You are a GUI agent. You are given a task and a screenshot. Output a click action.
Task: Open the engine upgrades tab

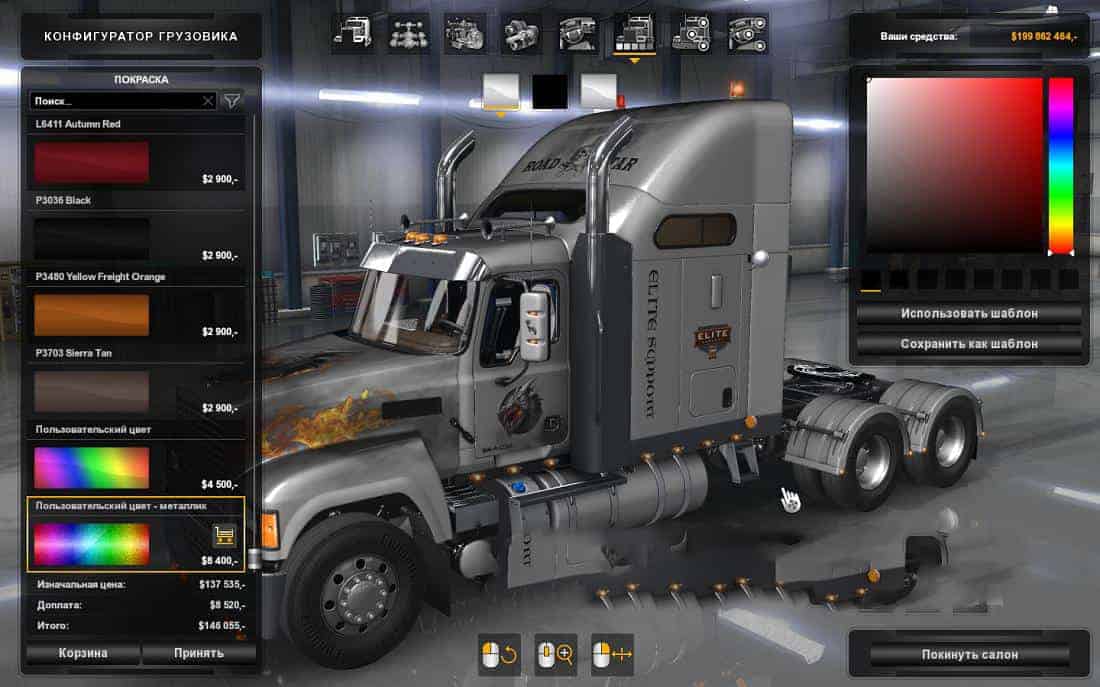(465, 34)
